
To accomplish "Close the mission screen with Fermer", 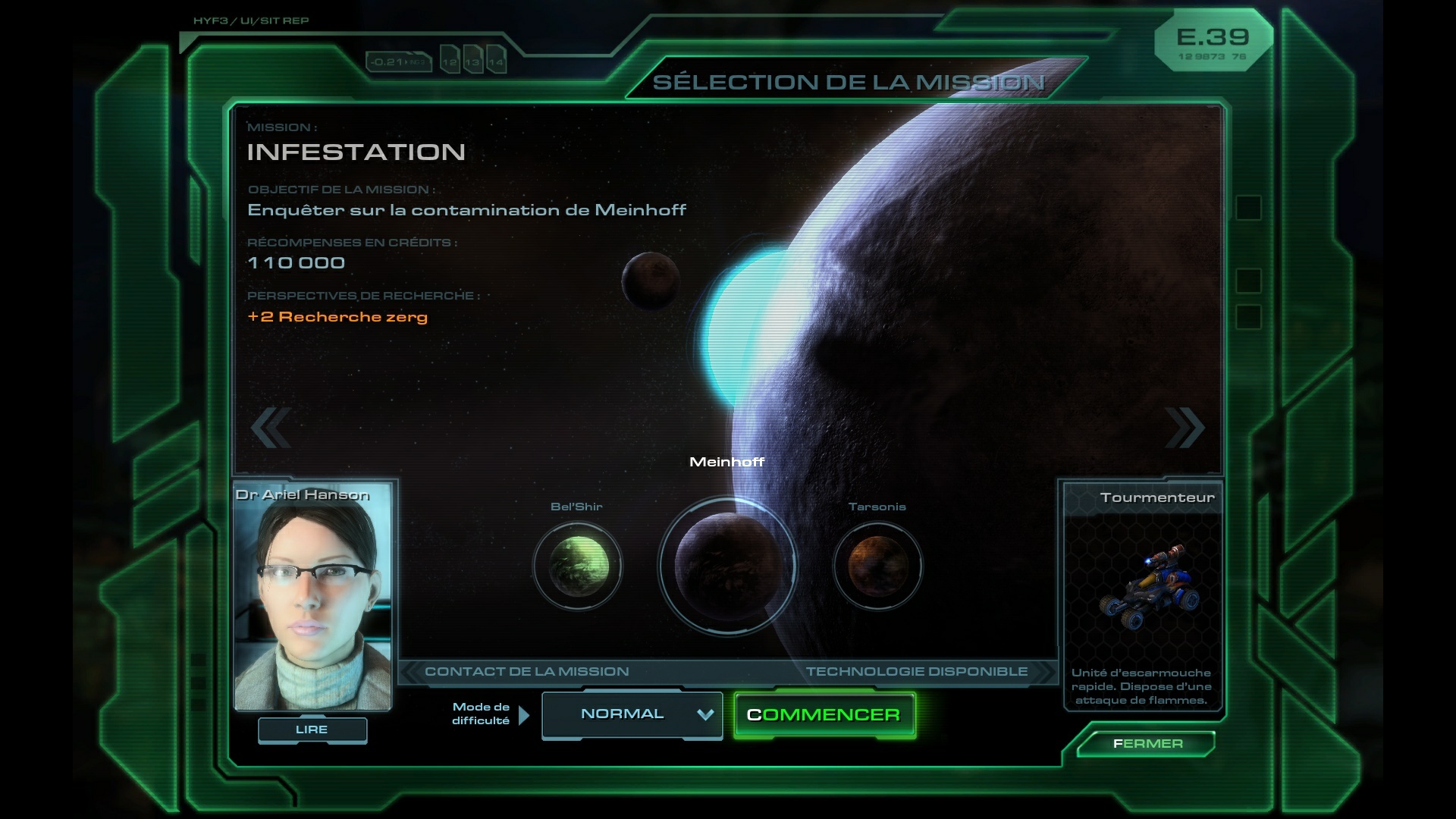I will (x=1147, y=744).
